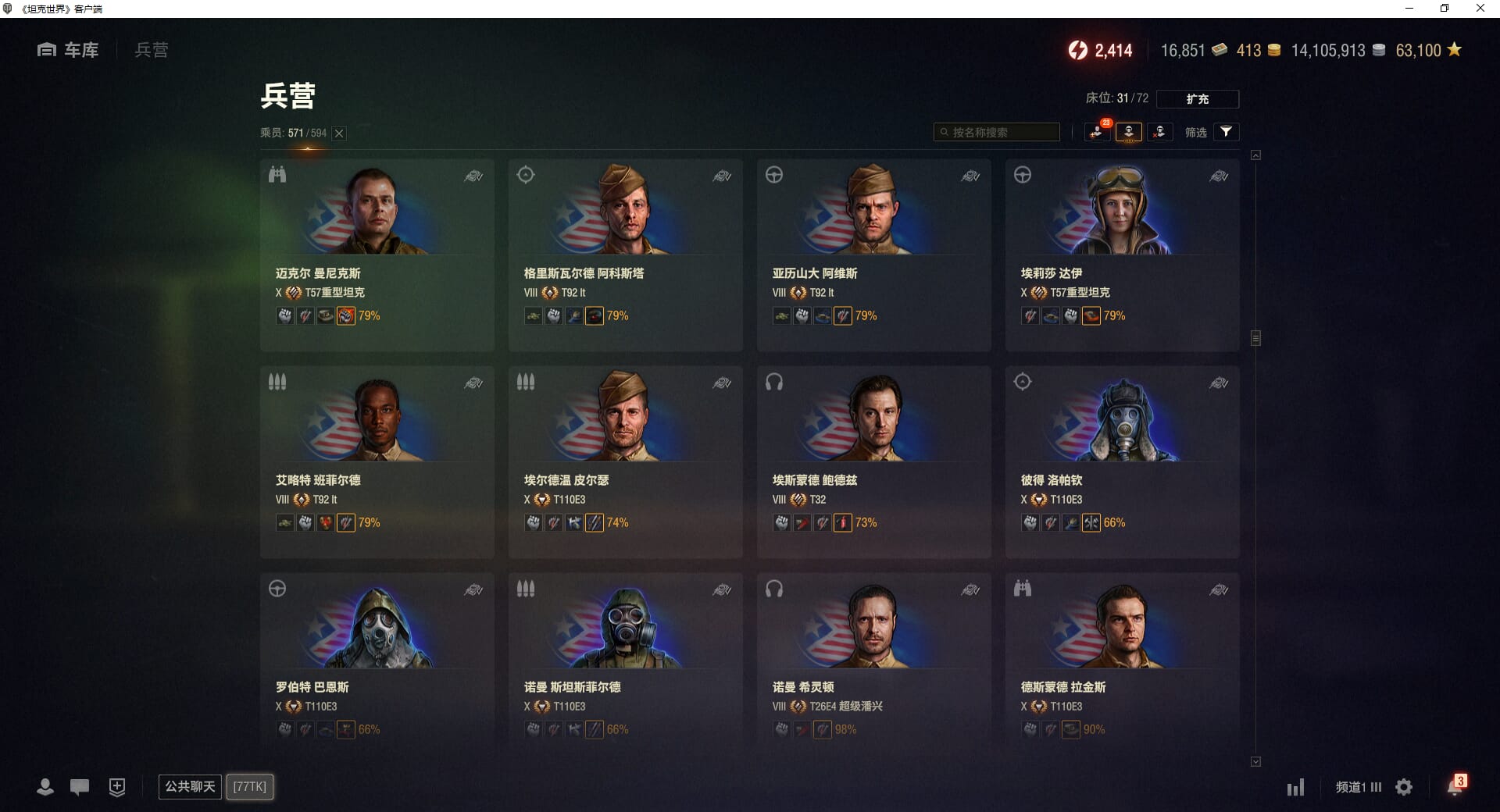The width and height of the screenshot is (1500, 812).
Task: Open the [77TK] clan chat tab
Action: tap(250, 786)
